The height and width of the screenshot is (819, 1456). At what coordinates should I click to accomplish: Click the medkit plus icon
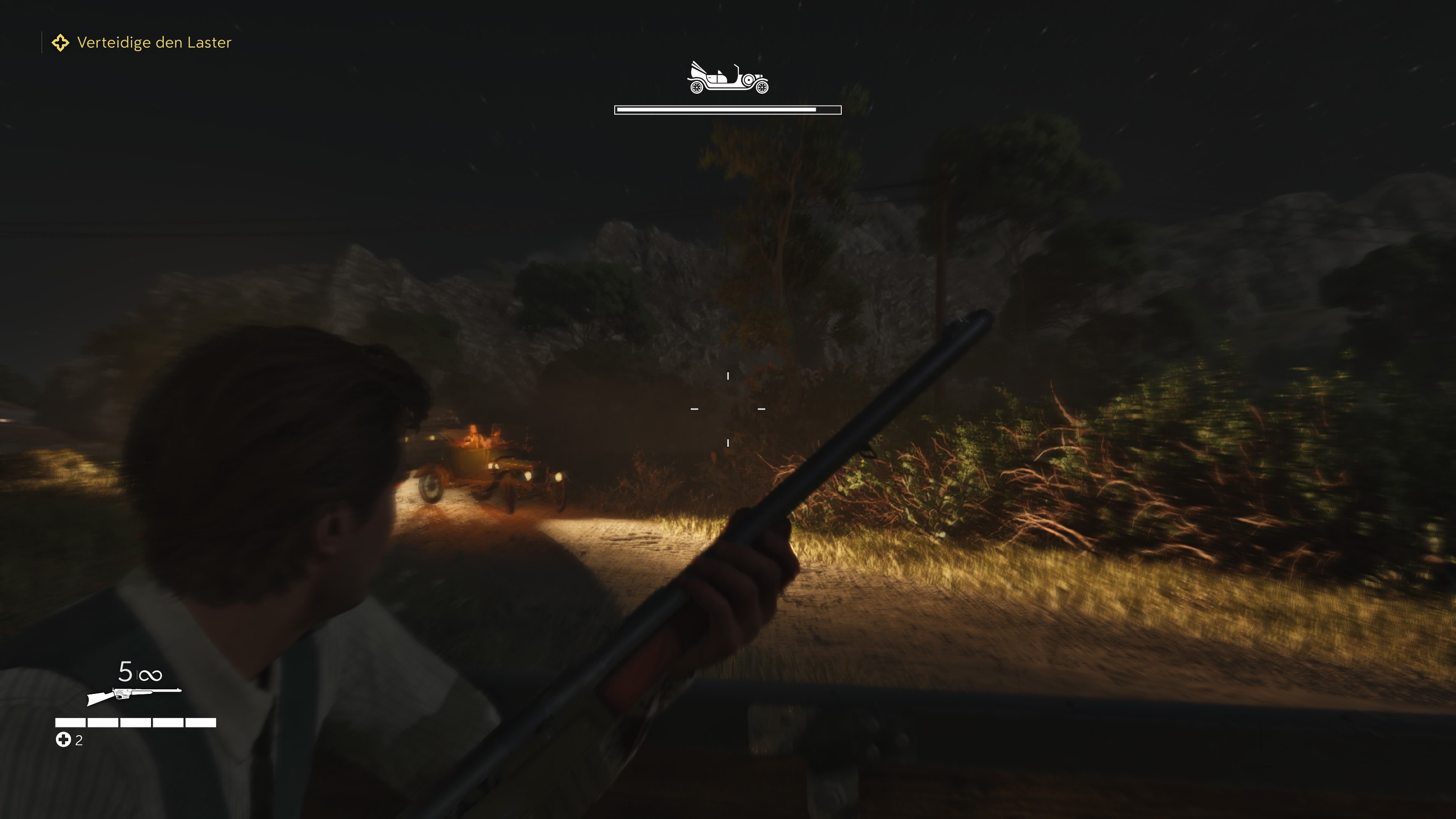[64, 739]
